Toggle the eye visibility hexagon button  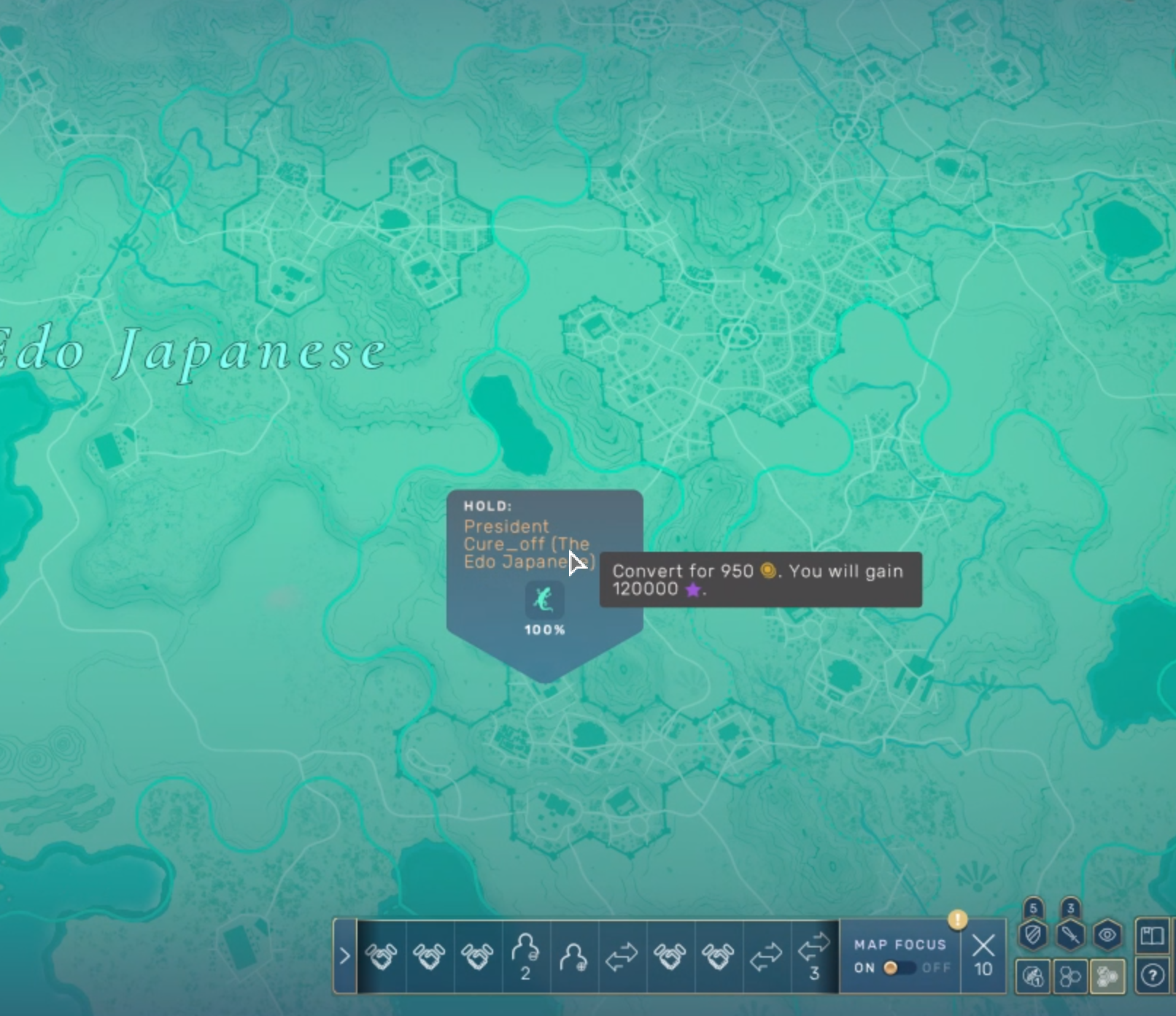[1107, 935]
